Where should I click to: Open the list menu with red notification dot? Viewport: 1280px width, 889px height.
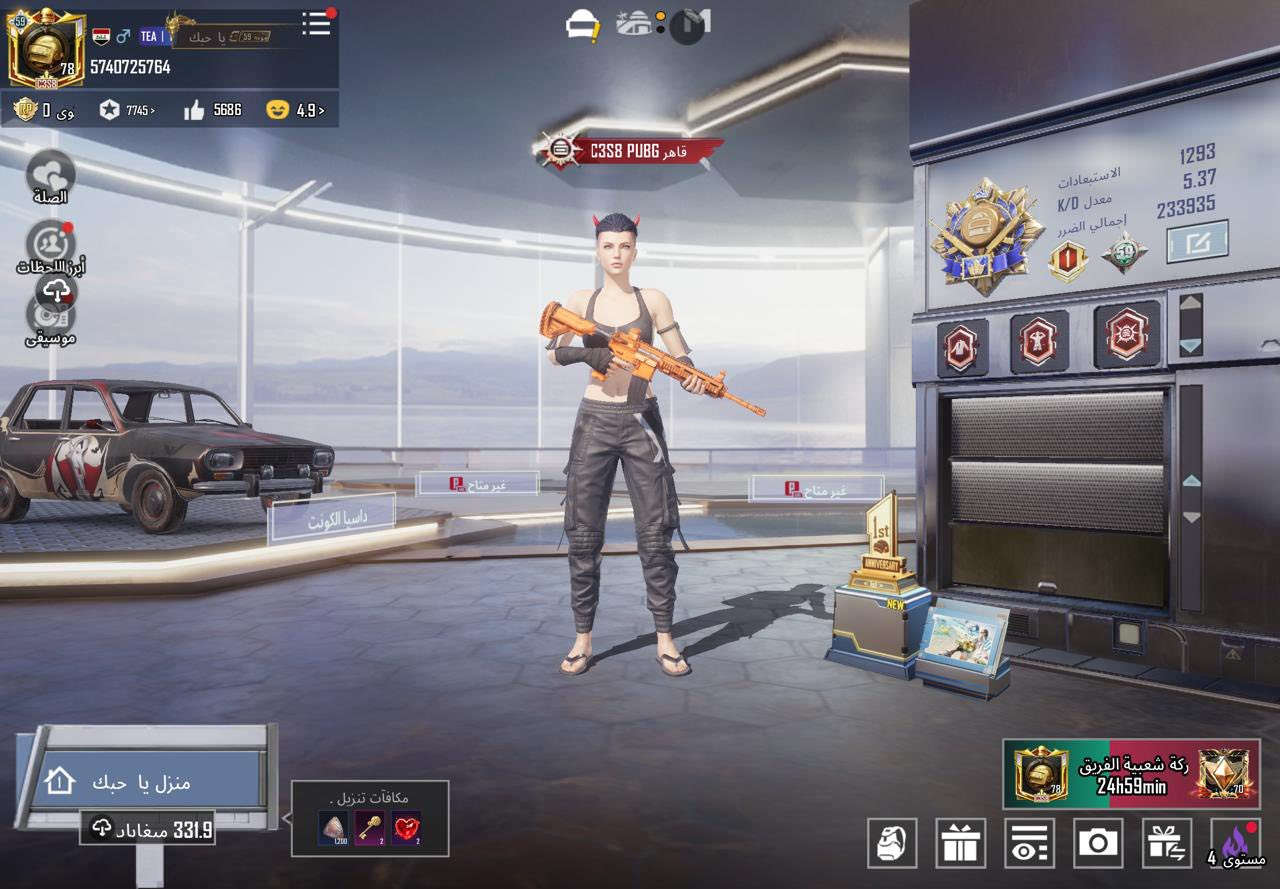[316, 23]
